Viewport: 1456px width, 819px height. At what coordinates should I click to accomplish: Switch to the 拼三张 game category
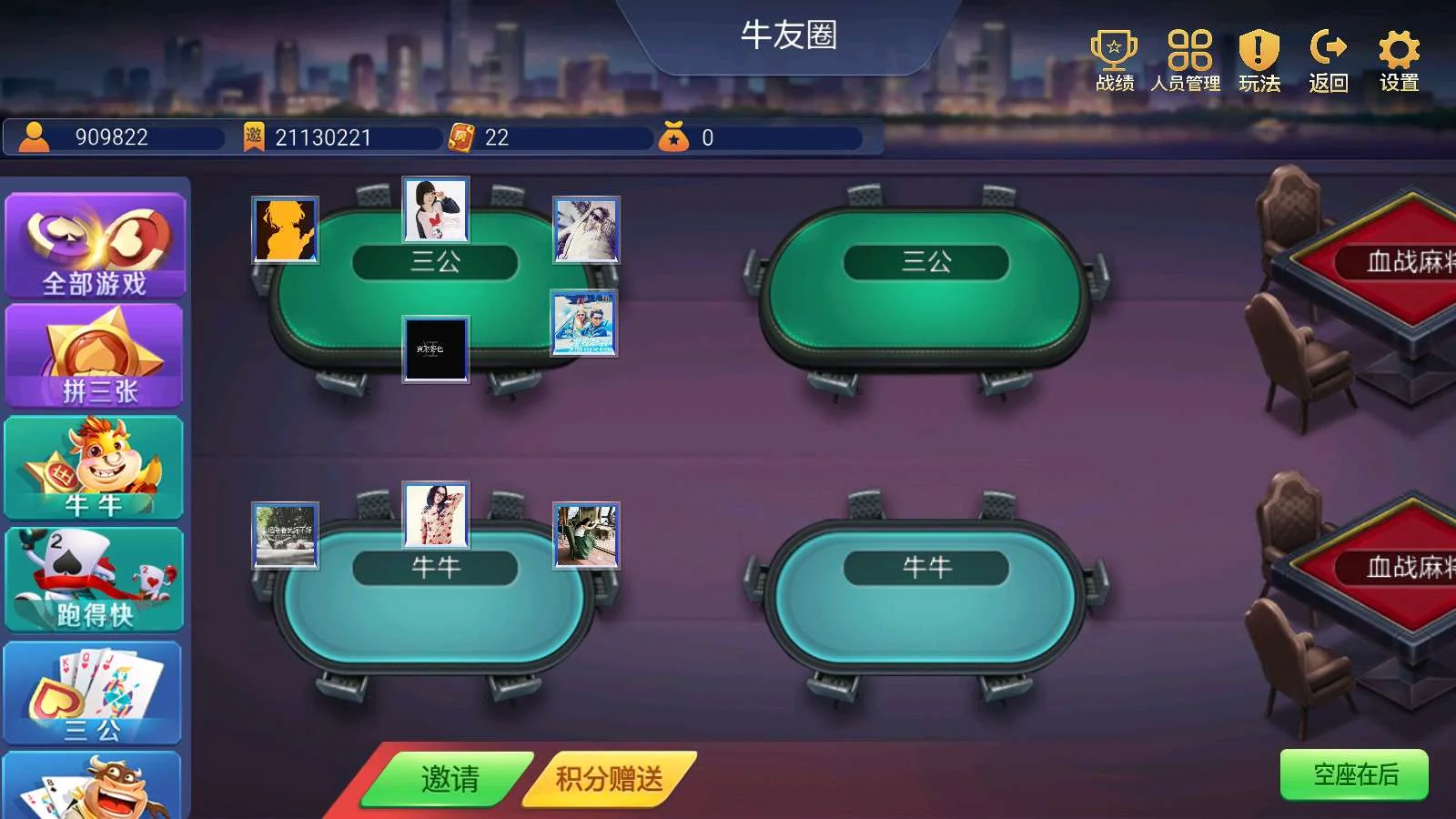94,355
